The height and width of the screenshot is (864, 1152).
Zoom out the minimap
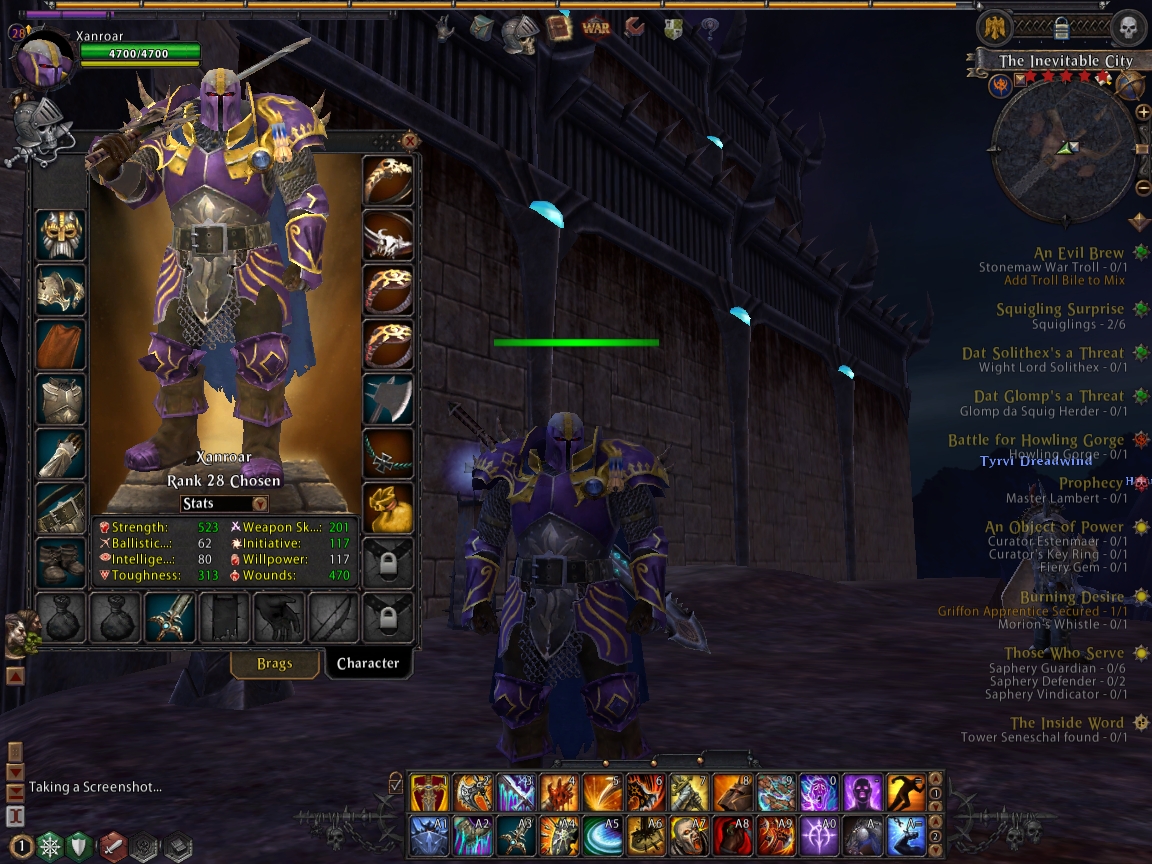tap(1143, 187)
